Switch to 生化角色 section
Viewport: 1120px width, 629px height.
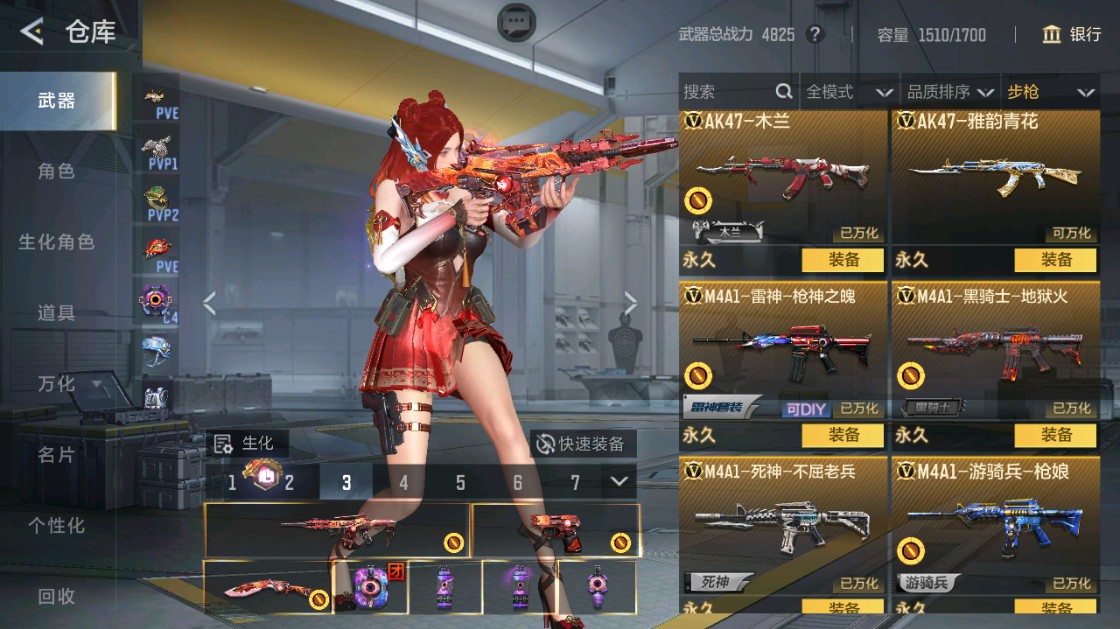[x=57, y=242]
